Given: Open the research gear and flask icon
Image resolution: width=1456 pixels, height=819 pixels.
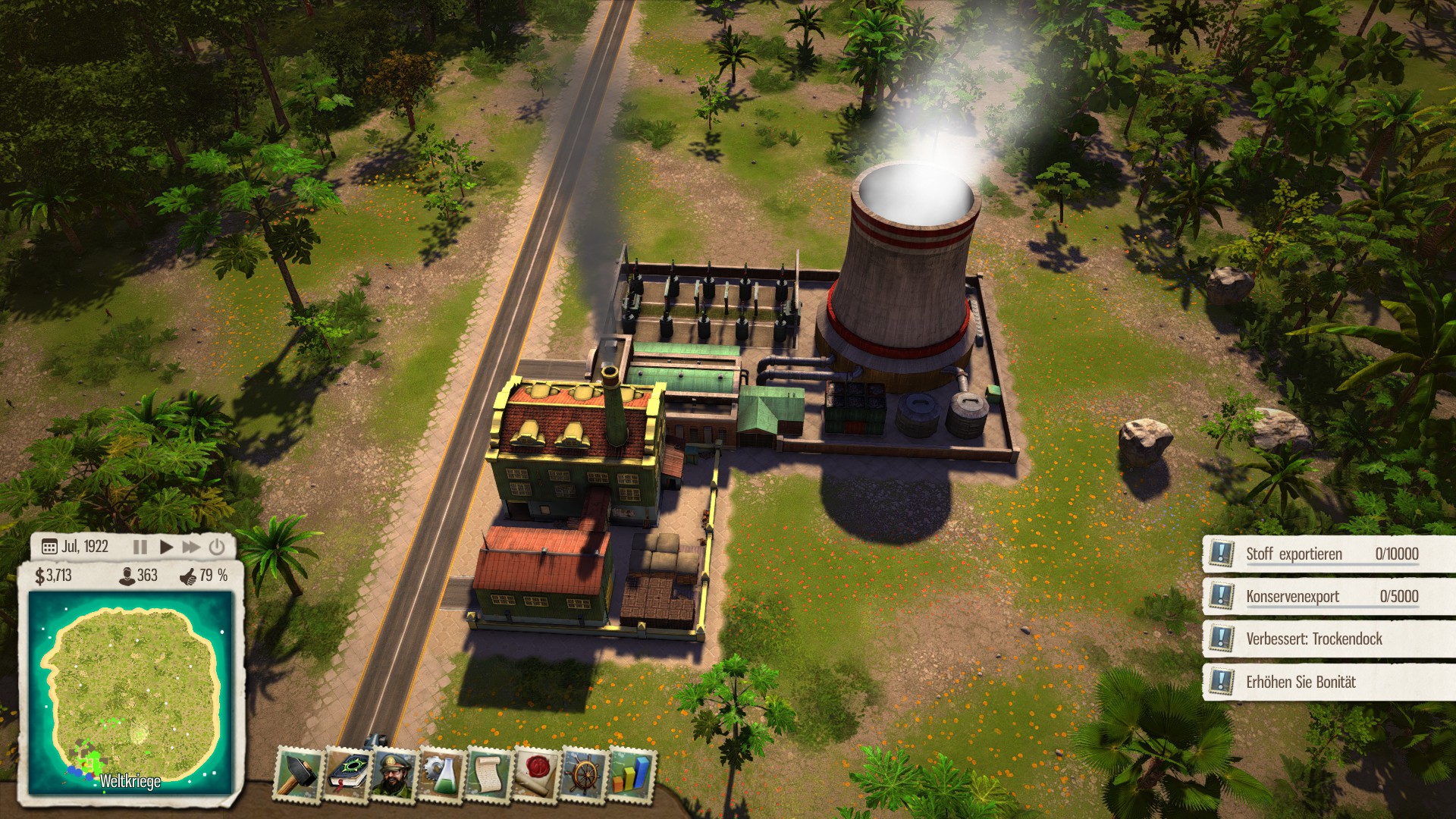Looking at the screenshot, I should pos(441,774).
